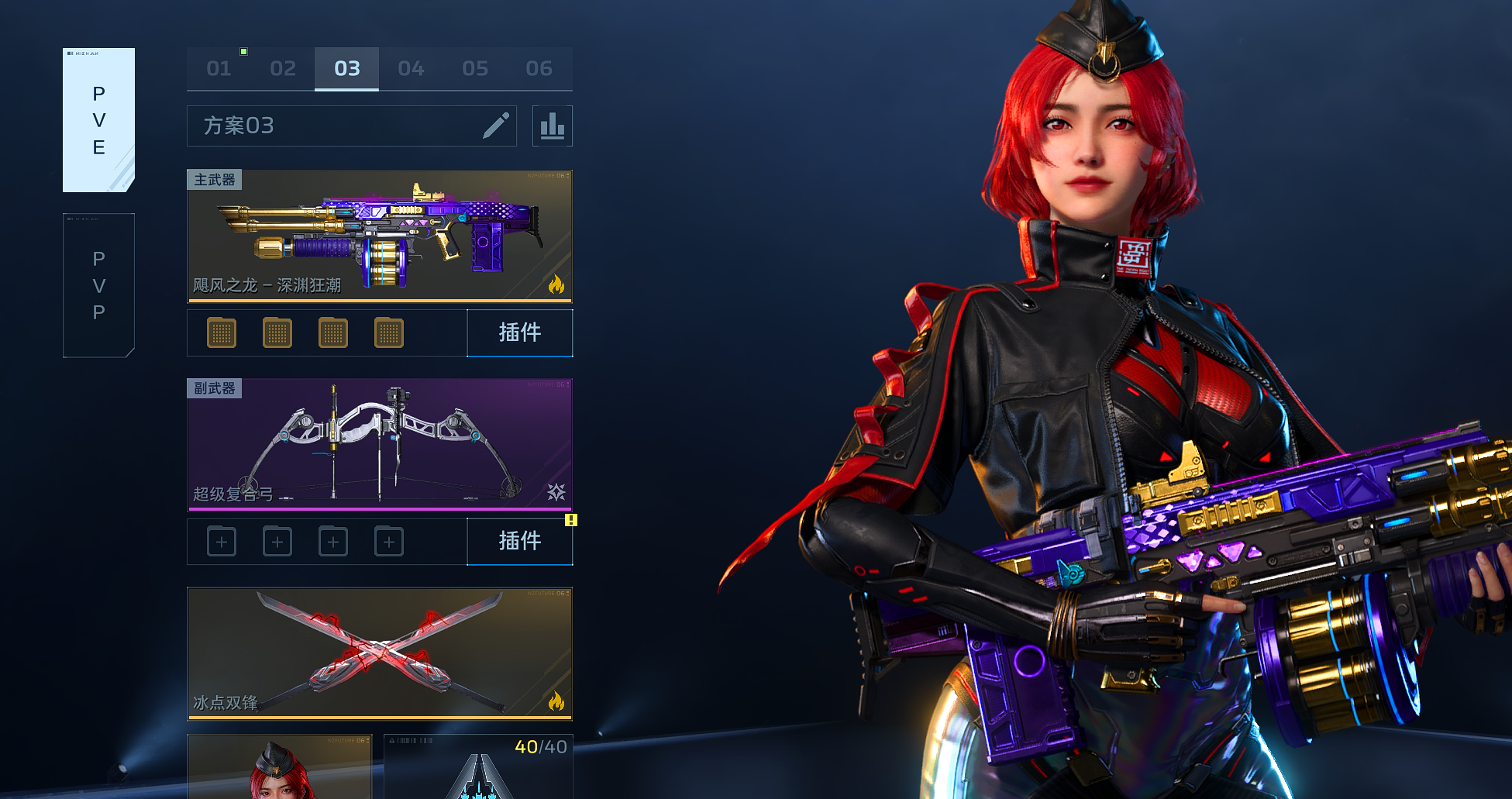Open 插件 plugins for the secondary weapon

click(520, 541)
